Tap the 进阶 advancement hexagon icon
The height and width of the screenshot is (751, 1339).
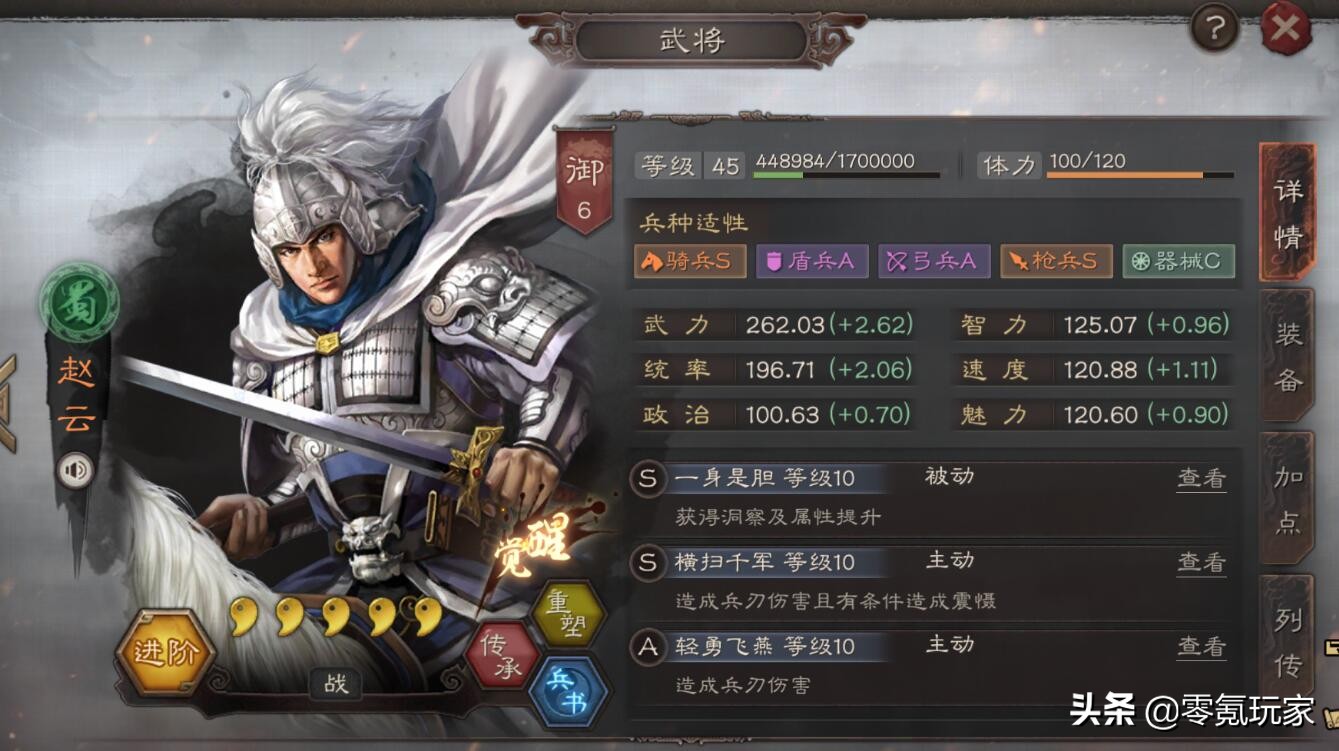[x=166, y=649]
